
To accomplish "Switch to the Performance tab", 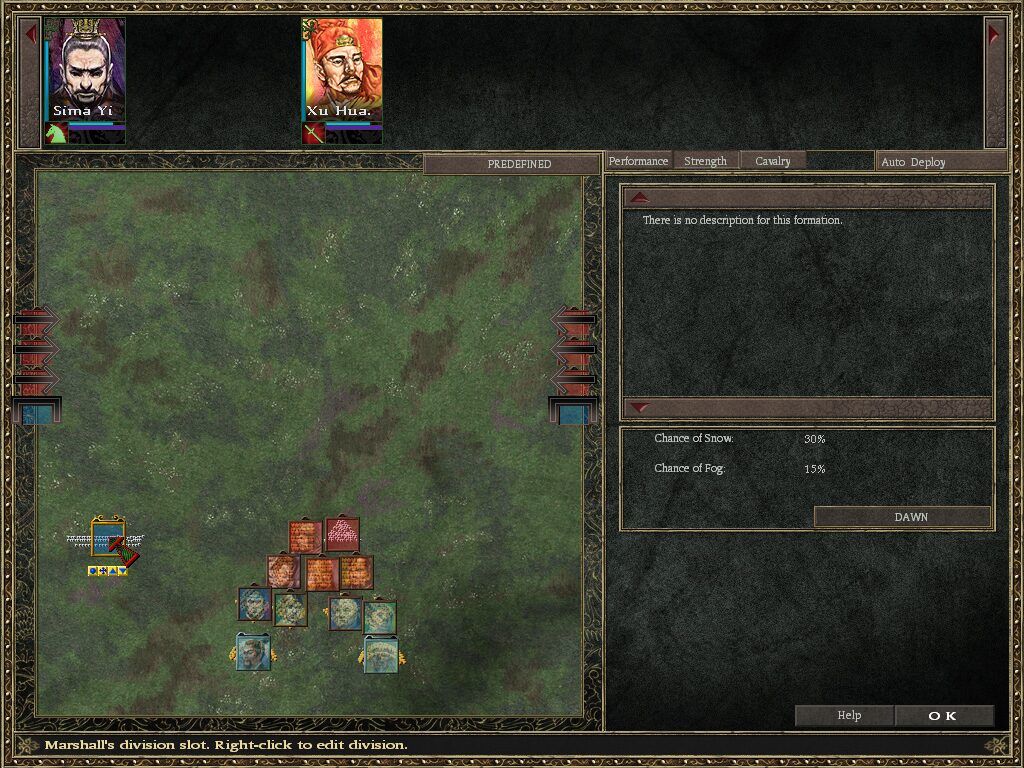I will [638, 161].
